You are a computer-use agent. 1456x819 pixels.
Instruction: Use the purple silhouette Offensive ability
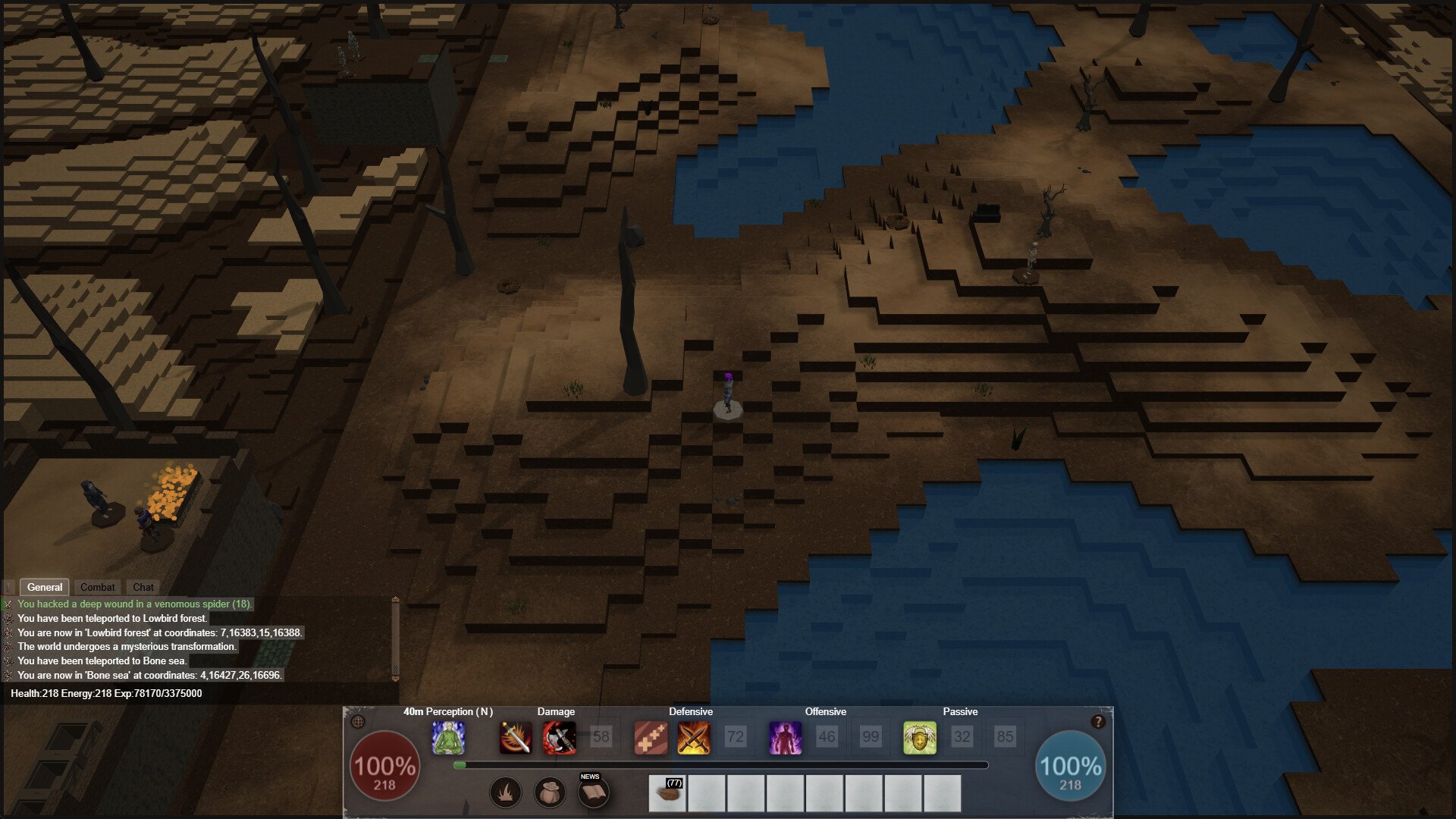click(785, 737)
